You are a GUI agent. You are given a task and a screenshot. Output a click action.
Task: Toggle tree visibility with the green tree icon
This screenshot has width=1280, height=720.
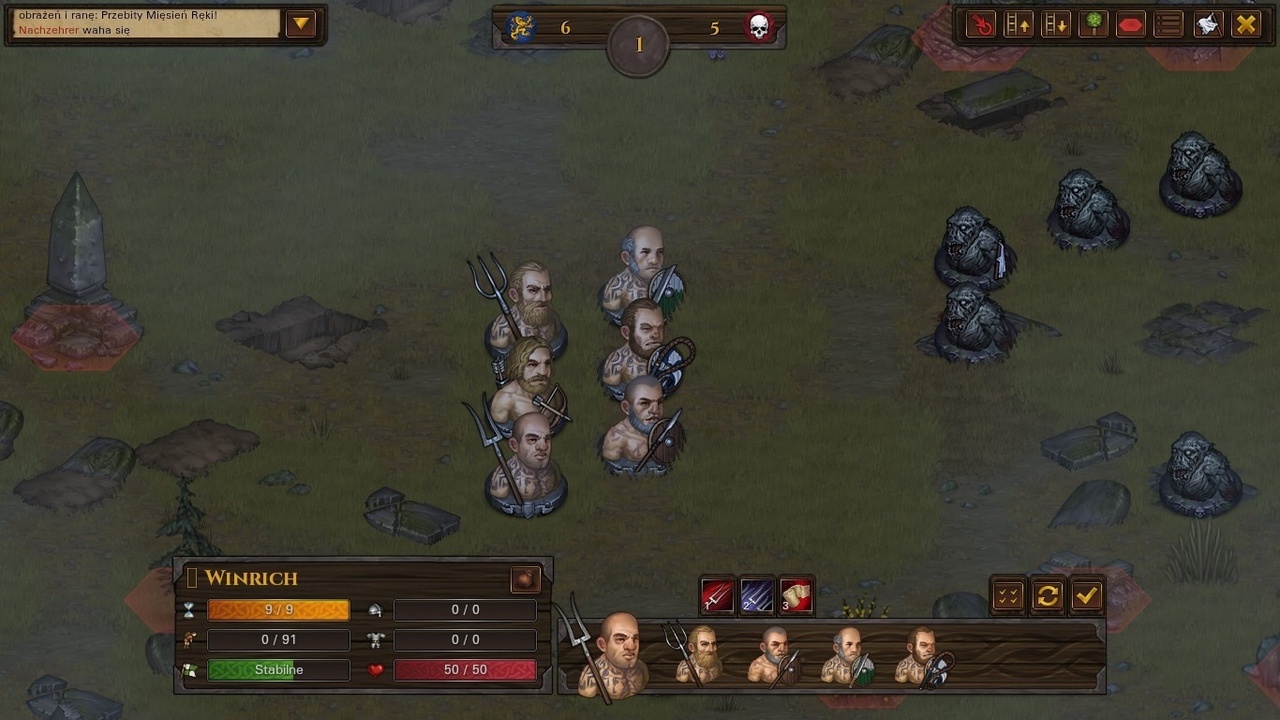click(1094, 24)
